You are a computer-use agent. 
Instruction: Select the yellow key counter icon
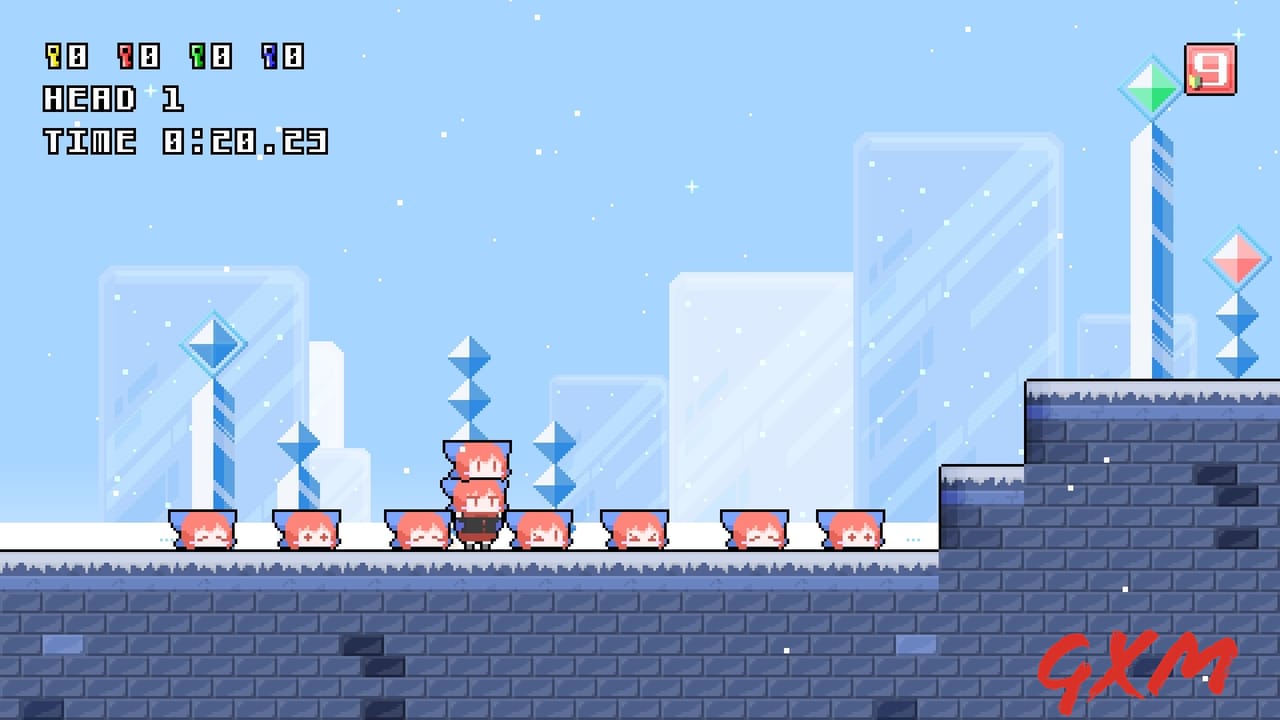[52, 57]
